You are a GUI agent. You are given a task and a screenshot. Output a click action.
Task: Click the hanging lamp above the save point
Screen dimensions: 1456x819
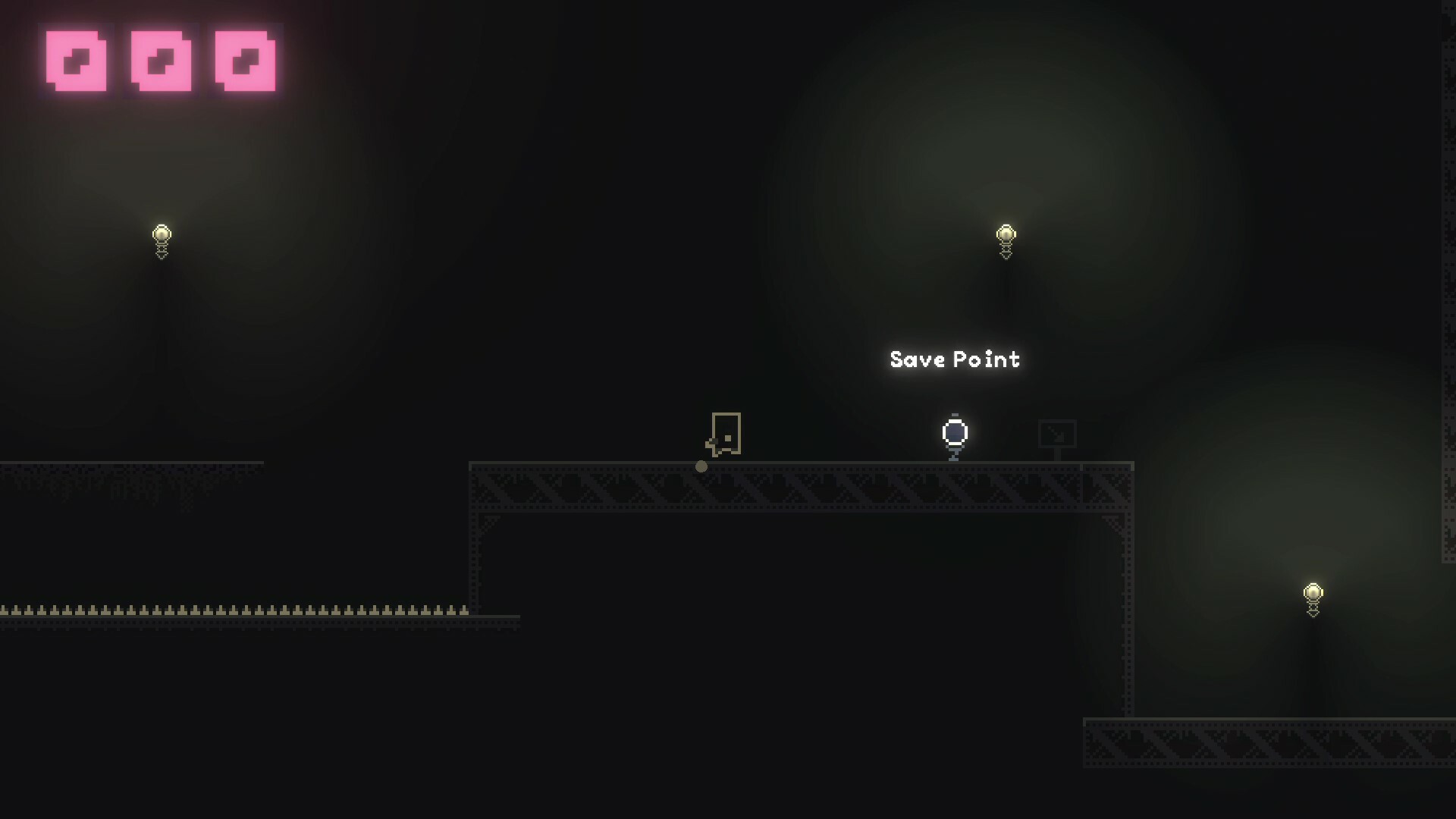pos(1005,235)
